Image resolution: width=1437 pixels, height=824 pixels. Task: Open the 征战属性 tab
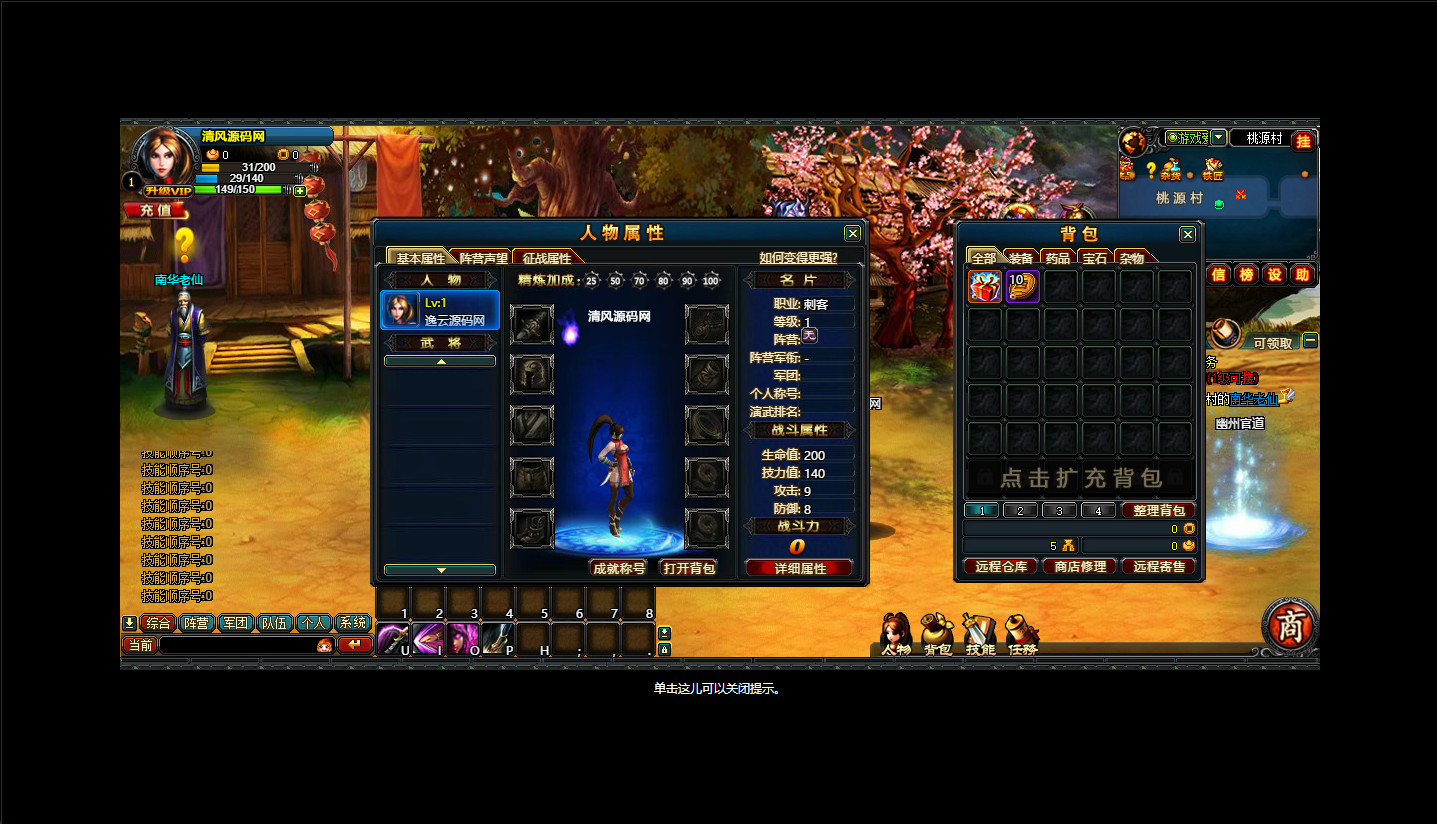(x=548, y=257)
